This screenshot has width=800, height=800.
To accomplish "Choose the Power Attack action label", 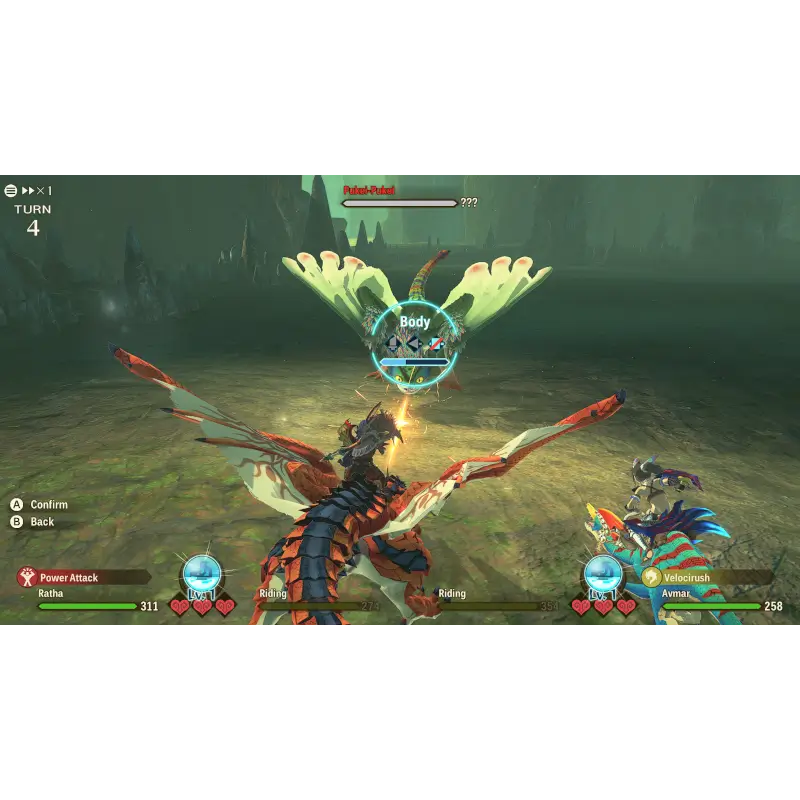I will tap(68, 578).
